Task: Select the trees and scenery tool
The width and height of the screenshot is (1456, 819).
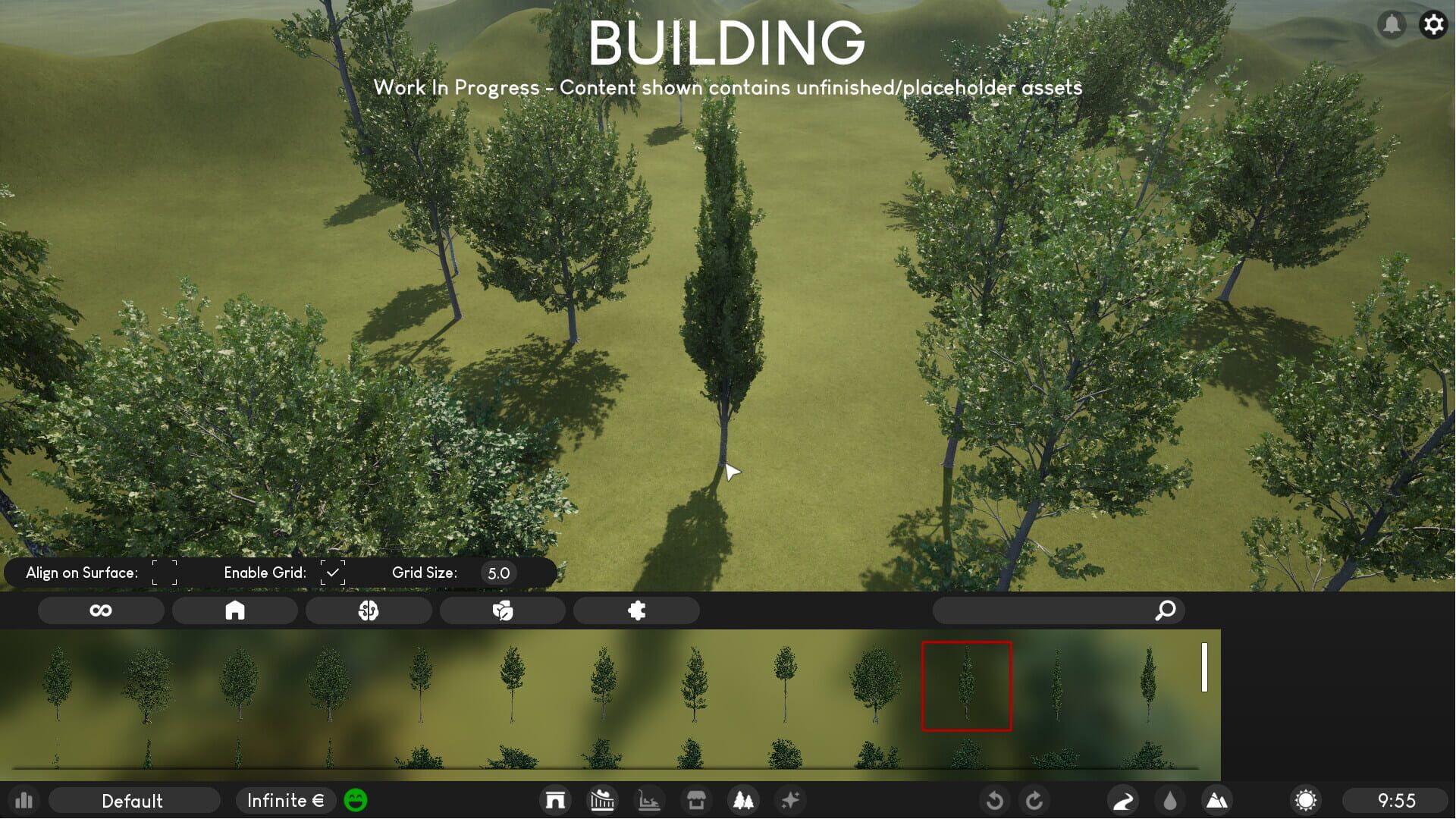Action: point(743,800)
